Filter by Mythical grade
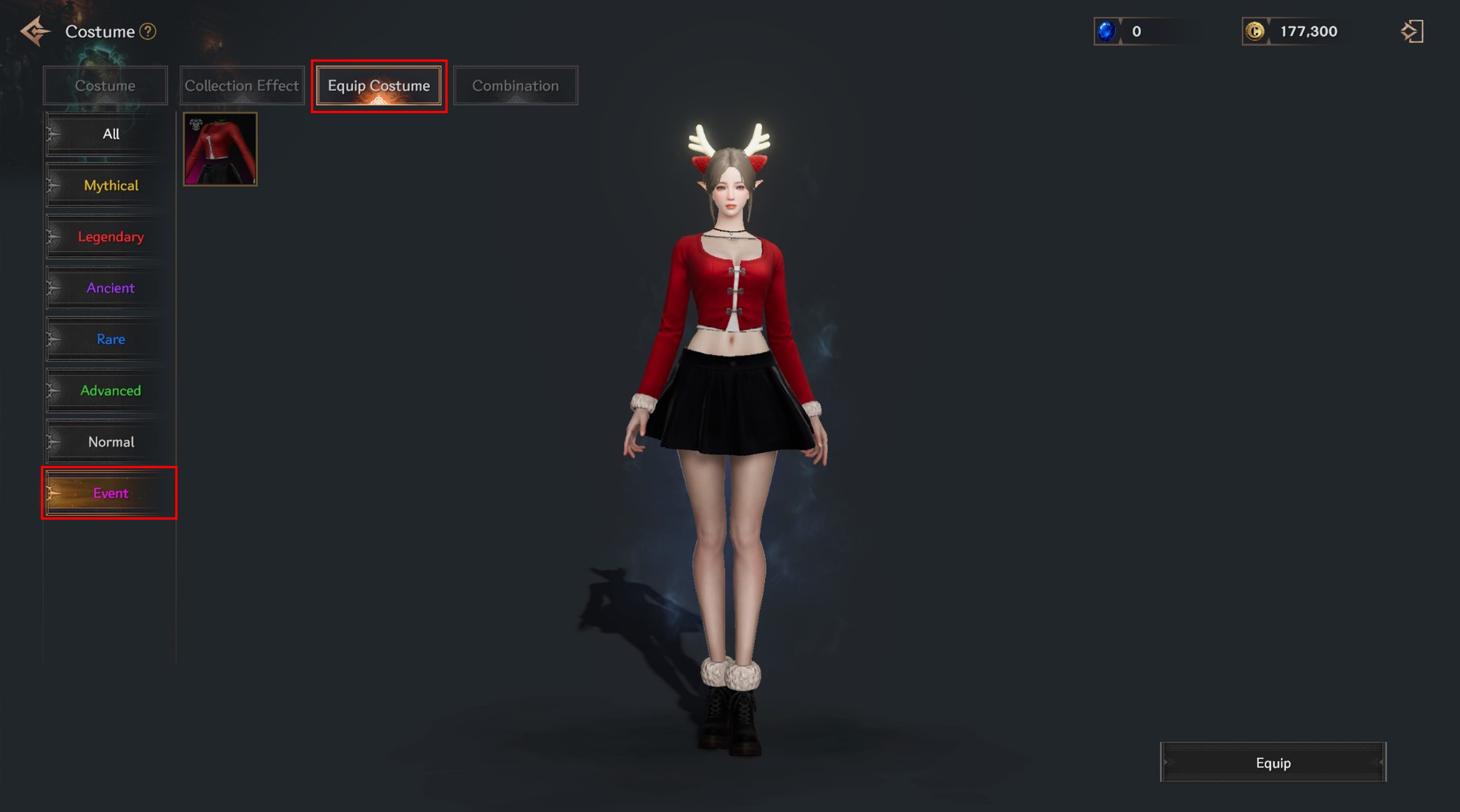The width and height of the screenshot is (1460, 812). [x=110, y=185]
